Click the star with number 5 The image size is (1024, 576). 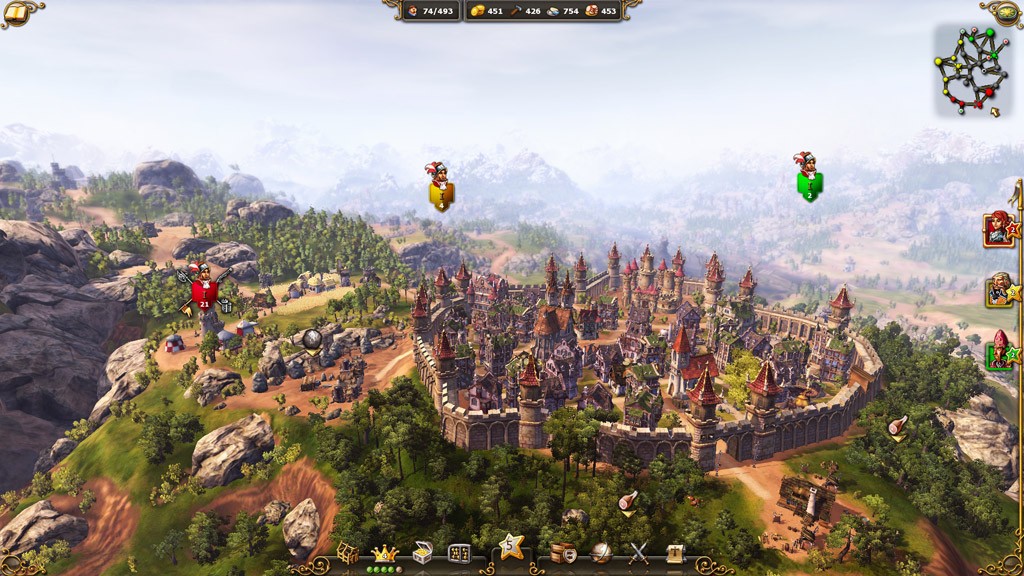(x=512, y=545)
